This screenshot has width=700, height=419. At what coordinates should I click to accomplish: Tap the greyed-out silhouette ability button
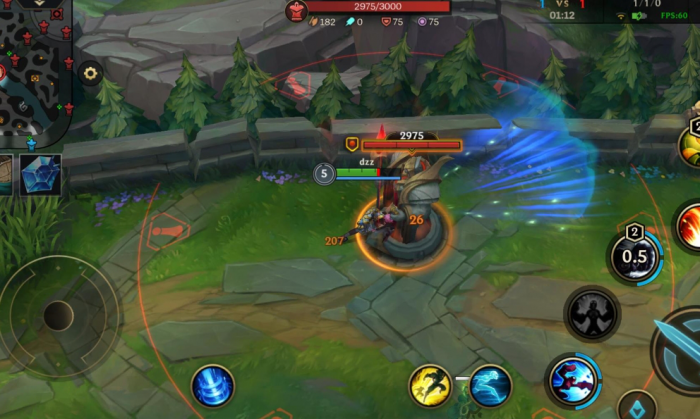(x=592, y=313)
